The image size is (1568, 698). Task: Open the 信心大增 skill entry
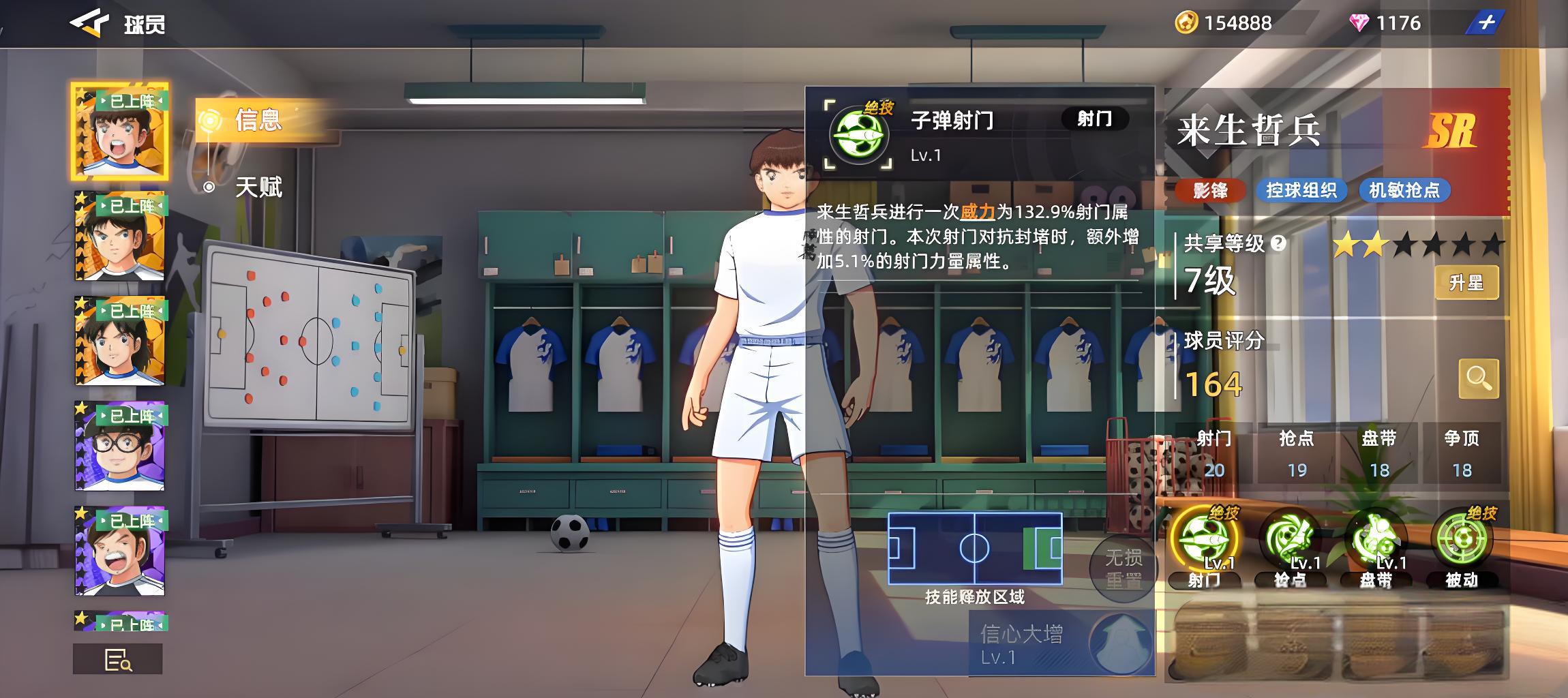click(1061, 643)
